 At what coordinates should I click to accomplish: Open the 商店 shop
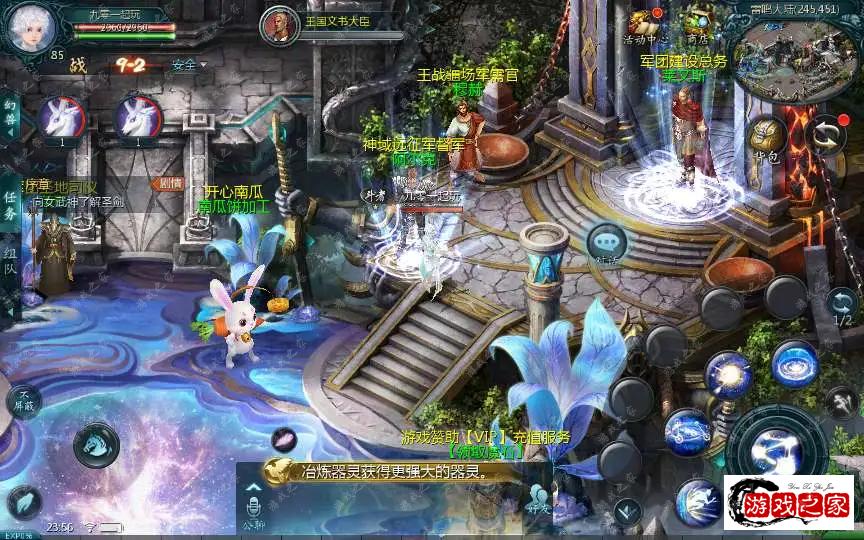point(698,24)
